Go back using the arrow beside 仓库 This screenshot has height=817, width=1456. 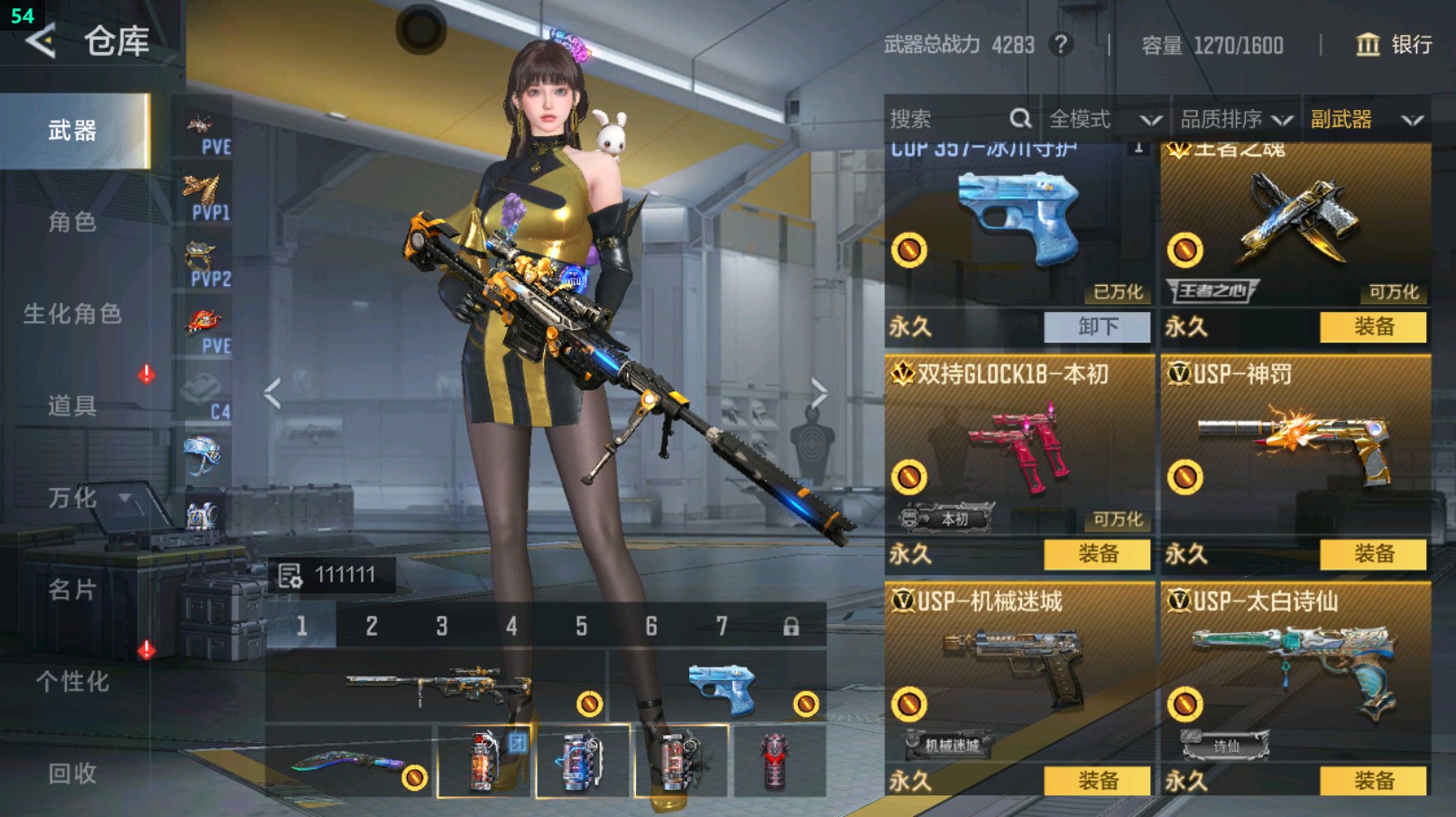(x=41, y=41)
